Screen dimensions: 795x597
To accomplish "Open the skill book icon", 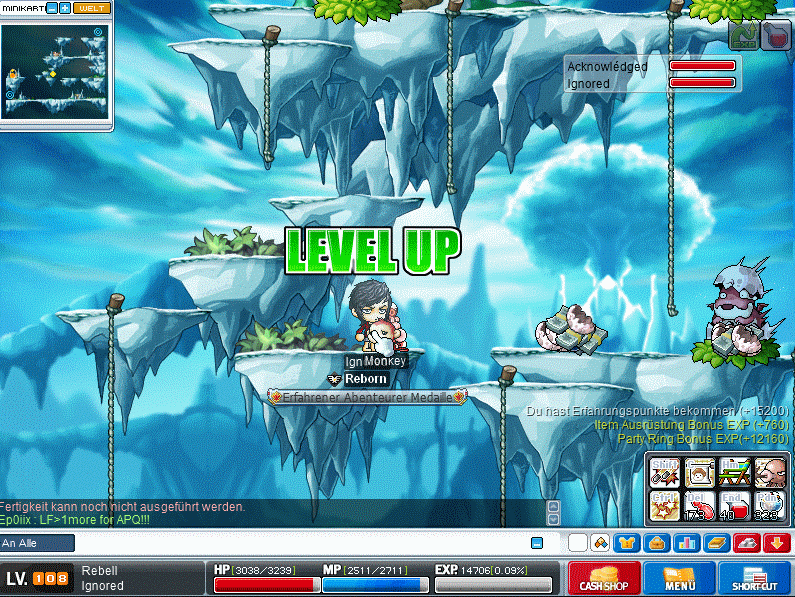I will point(717,543).
